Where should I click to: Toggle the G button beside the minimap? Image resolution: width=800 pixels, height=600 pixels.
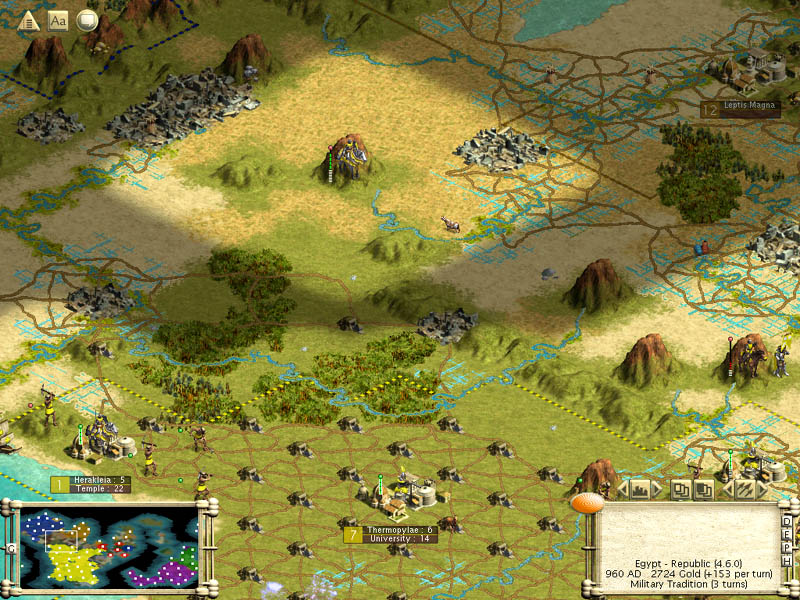9,550
